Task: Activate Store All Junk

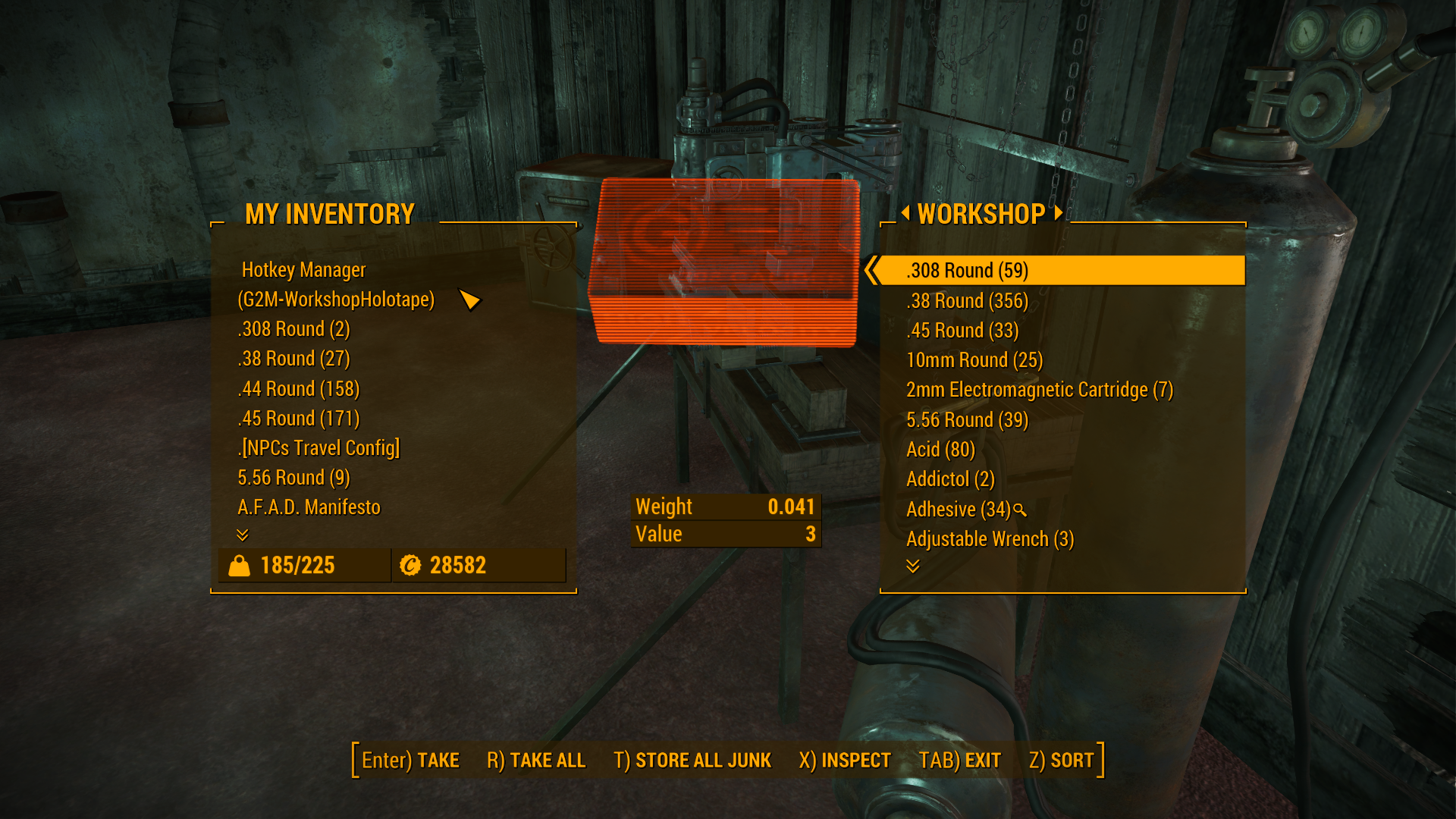Action: tap(692, 761)
